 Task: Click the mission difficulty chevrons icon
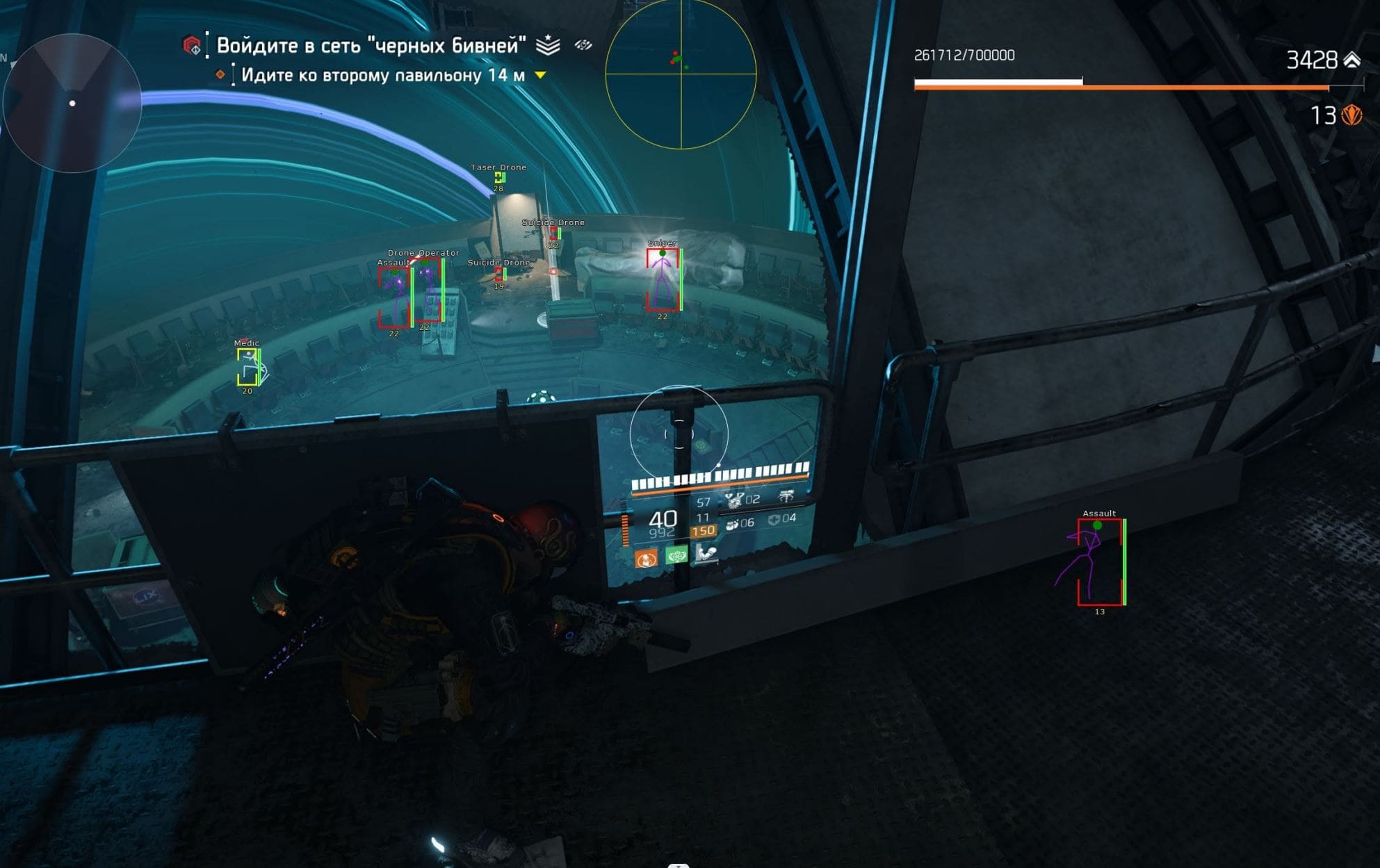point(548,45)
